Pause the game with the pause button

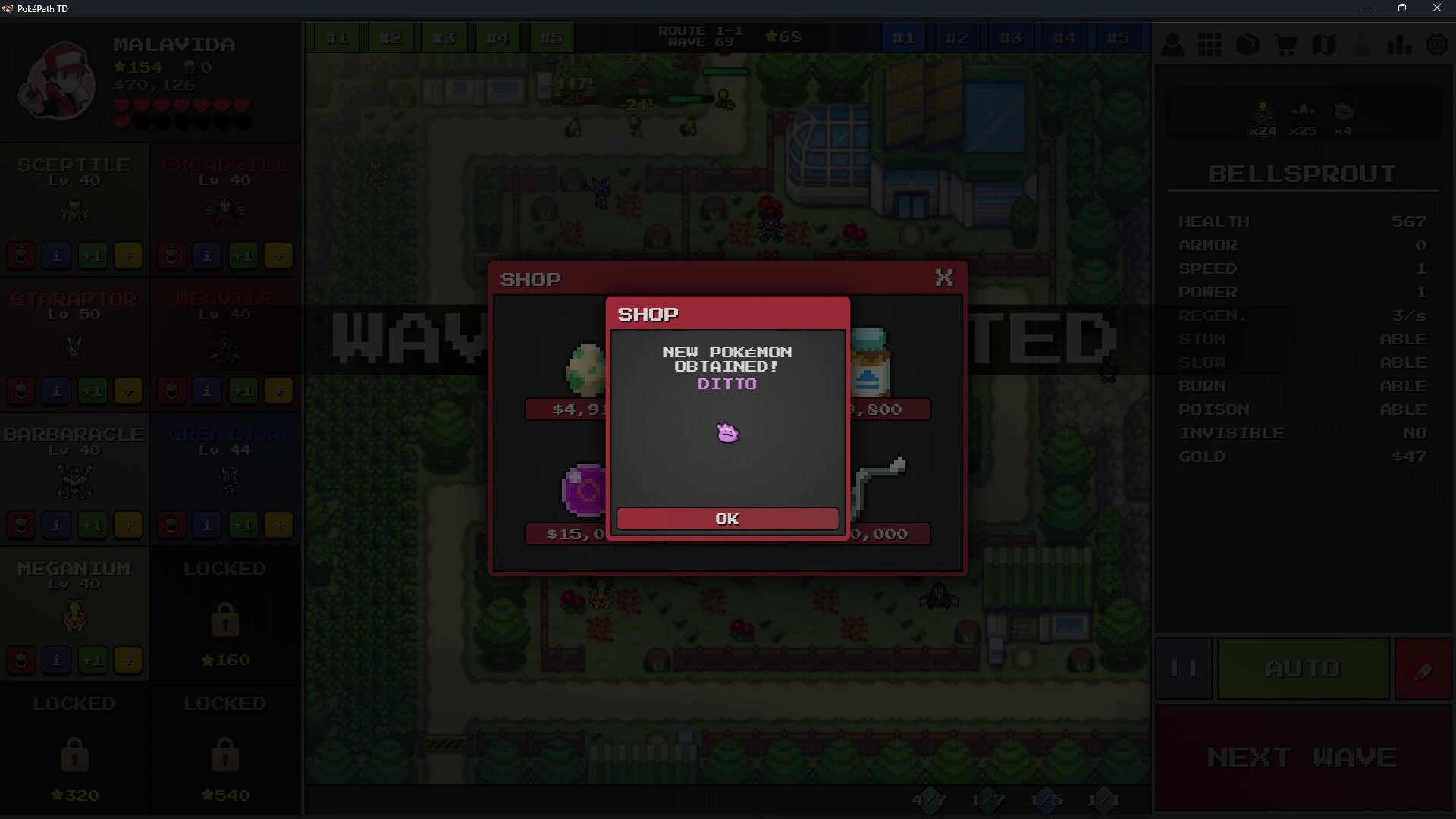[x=1184, y=668]
